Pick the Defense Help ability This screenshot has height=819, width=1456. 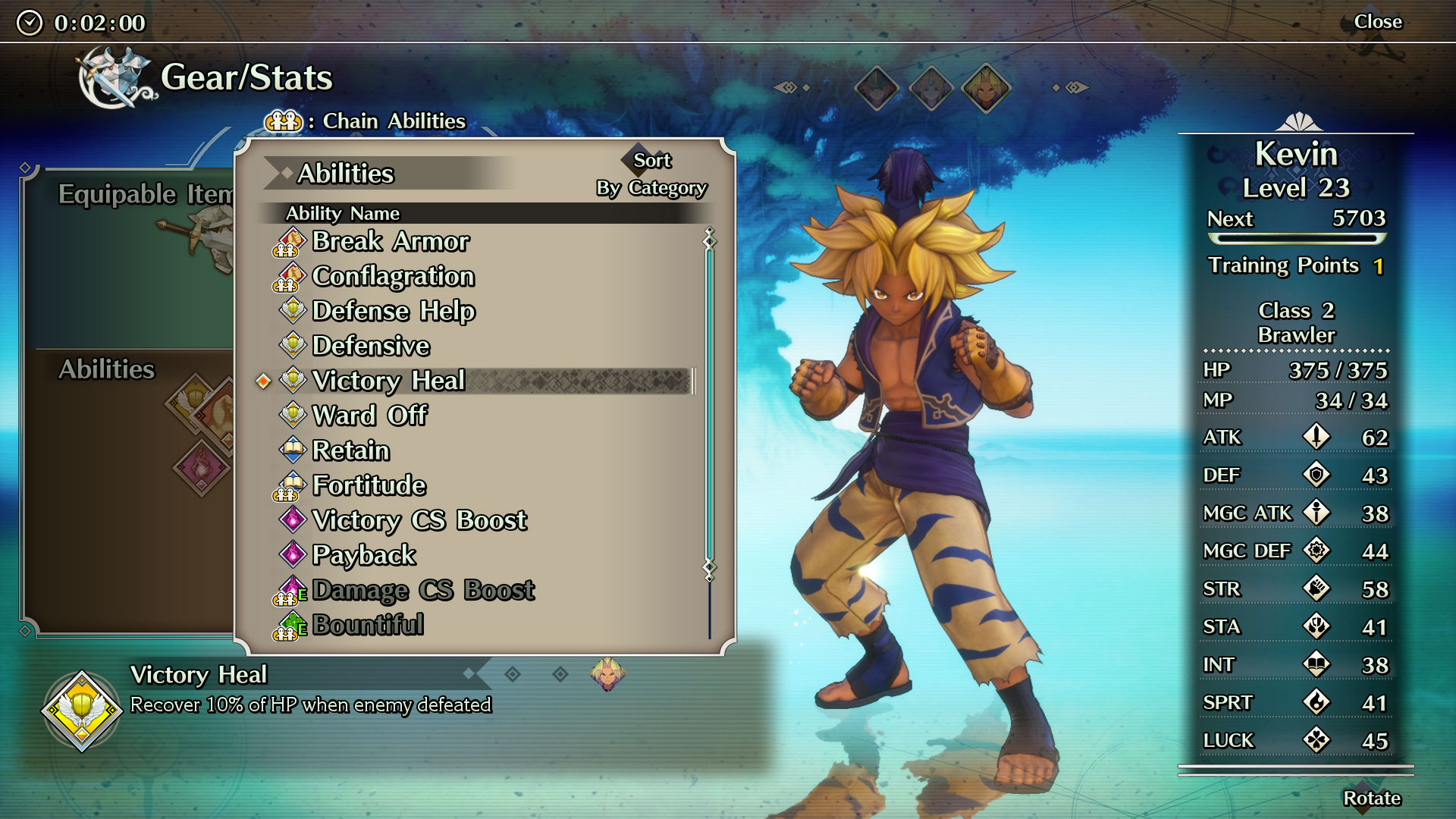(x=394, y=311)
